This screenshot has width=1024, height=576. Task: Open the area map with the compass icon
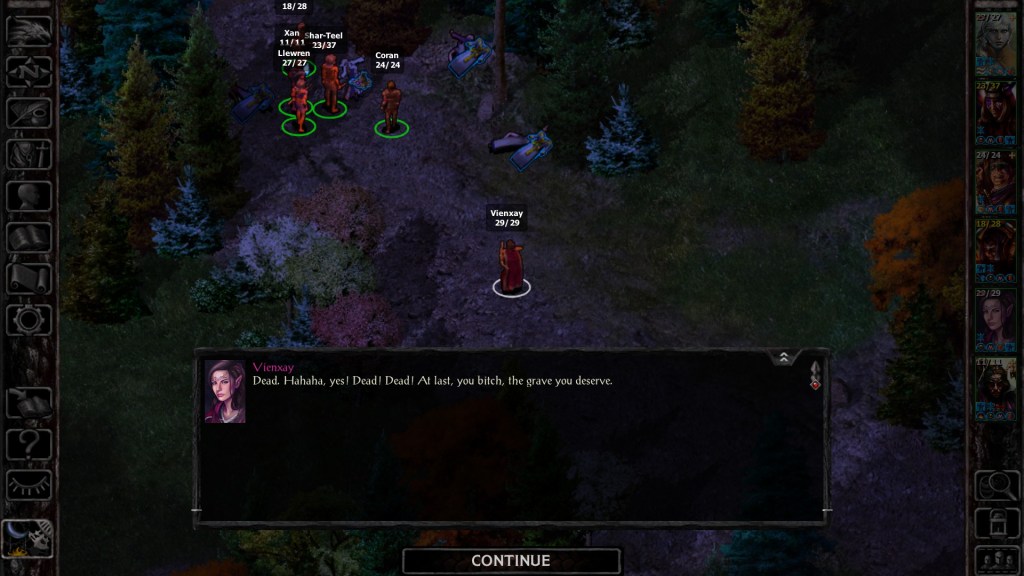click(29, 72)
